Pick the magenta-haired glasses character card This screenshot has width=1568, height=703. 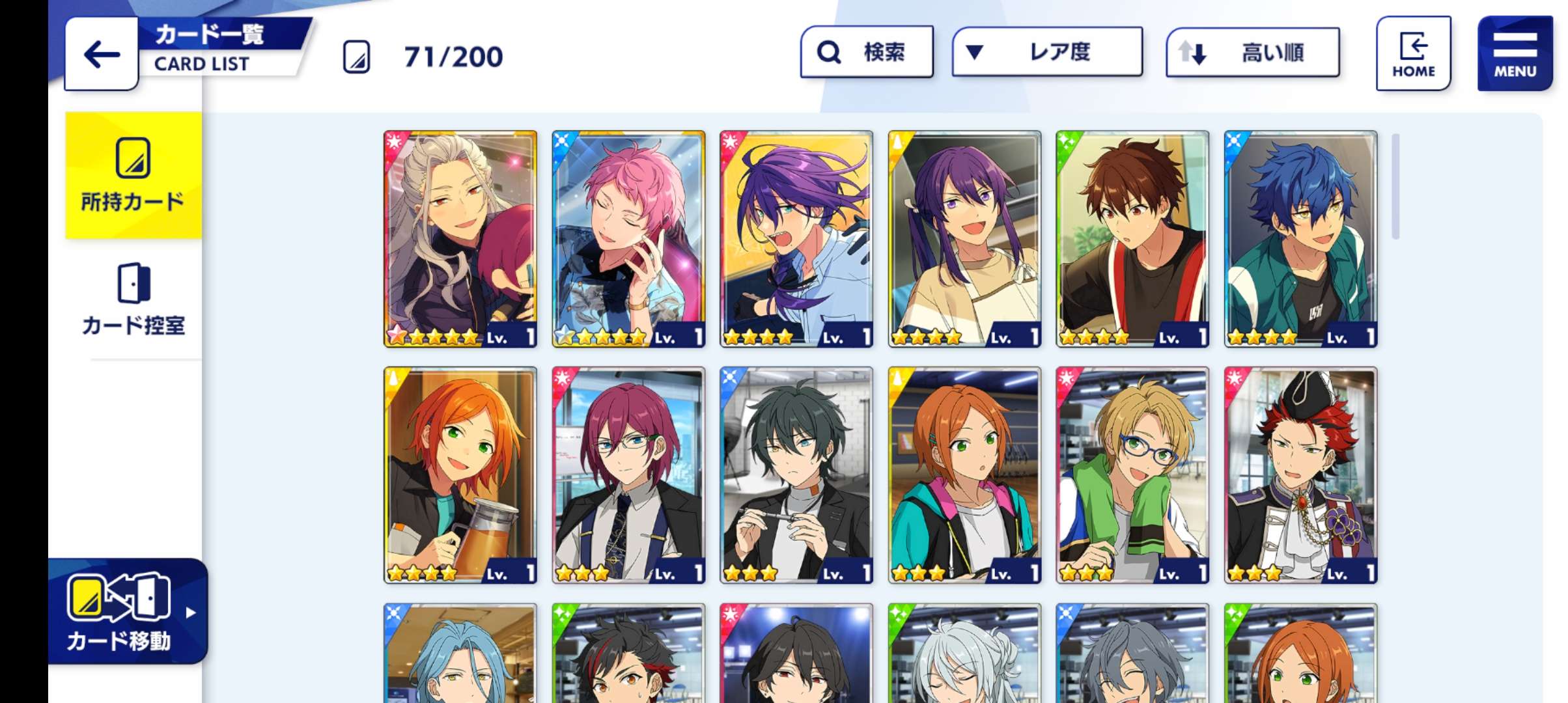pyautogui.click(x=628, y=475)
